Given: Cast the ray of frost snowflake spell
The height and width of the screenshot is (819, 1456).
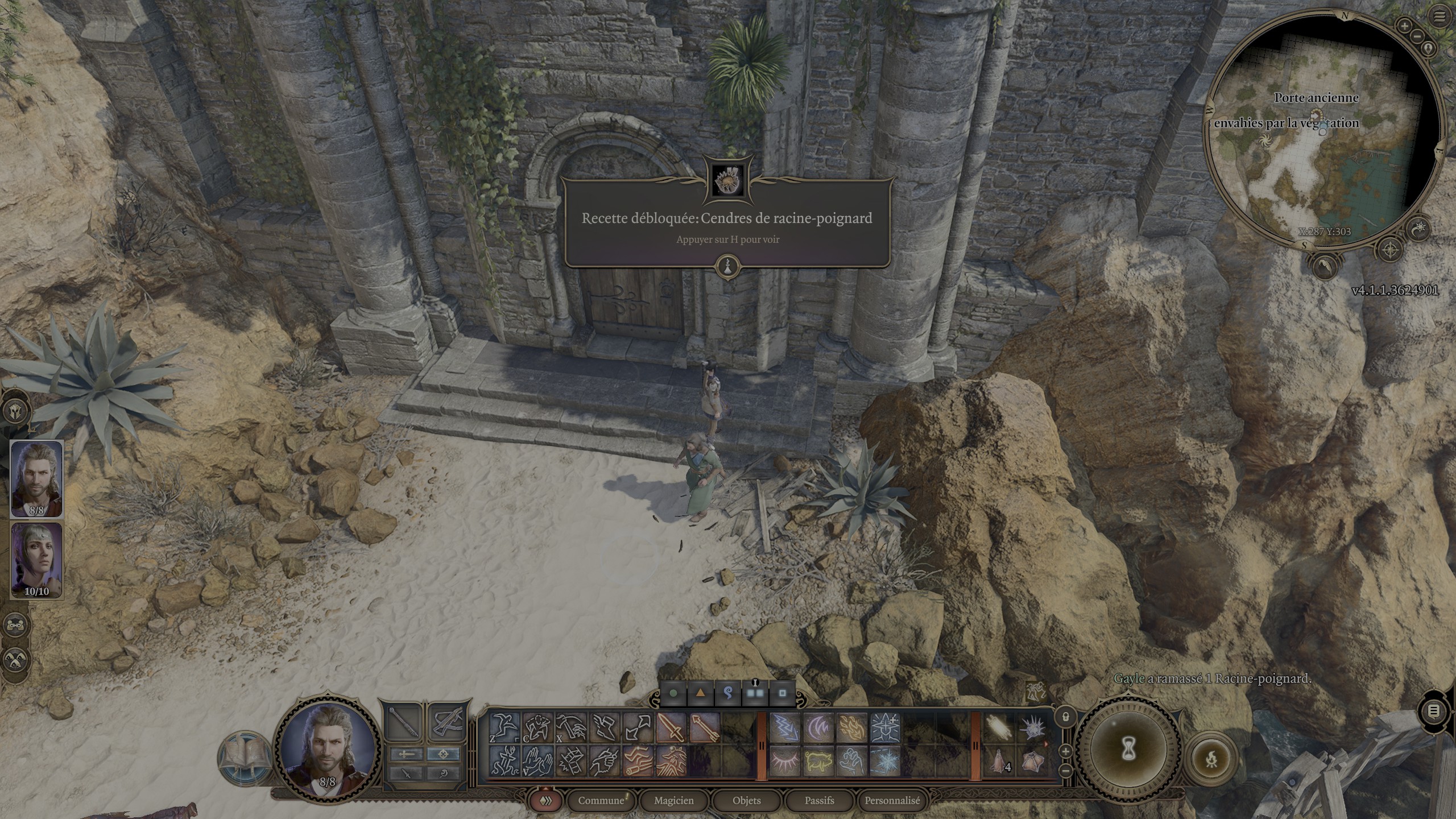Looking at the screenshot, I should point(884,760).
